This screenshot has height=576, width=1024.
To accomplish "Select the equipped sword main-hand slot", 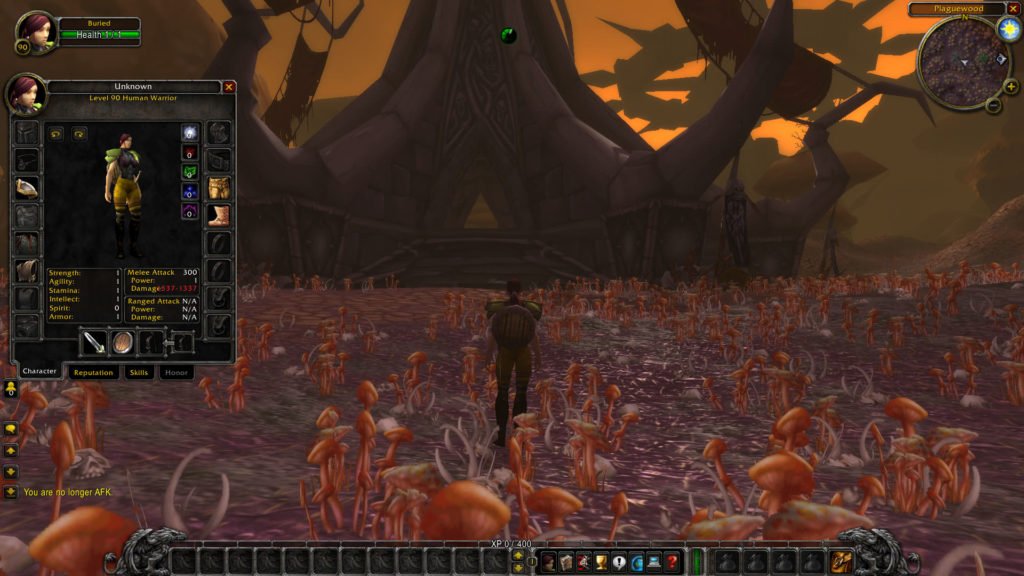I will [94, 342].
